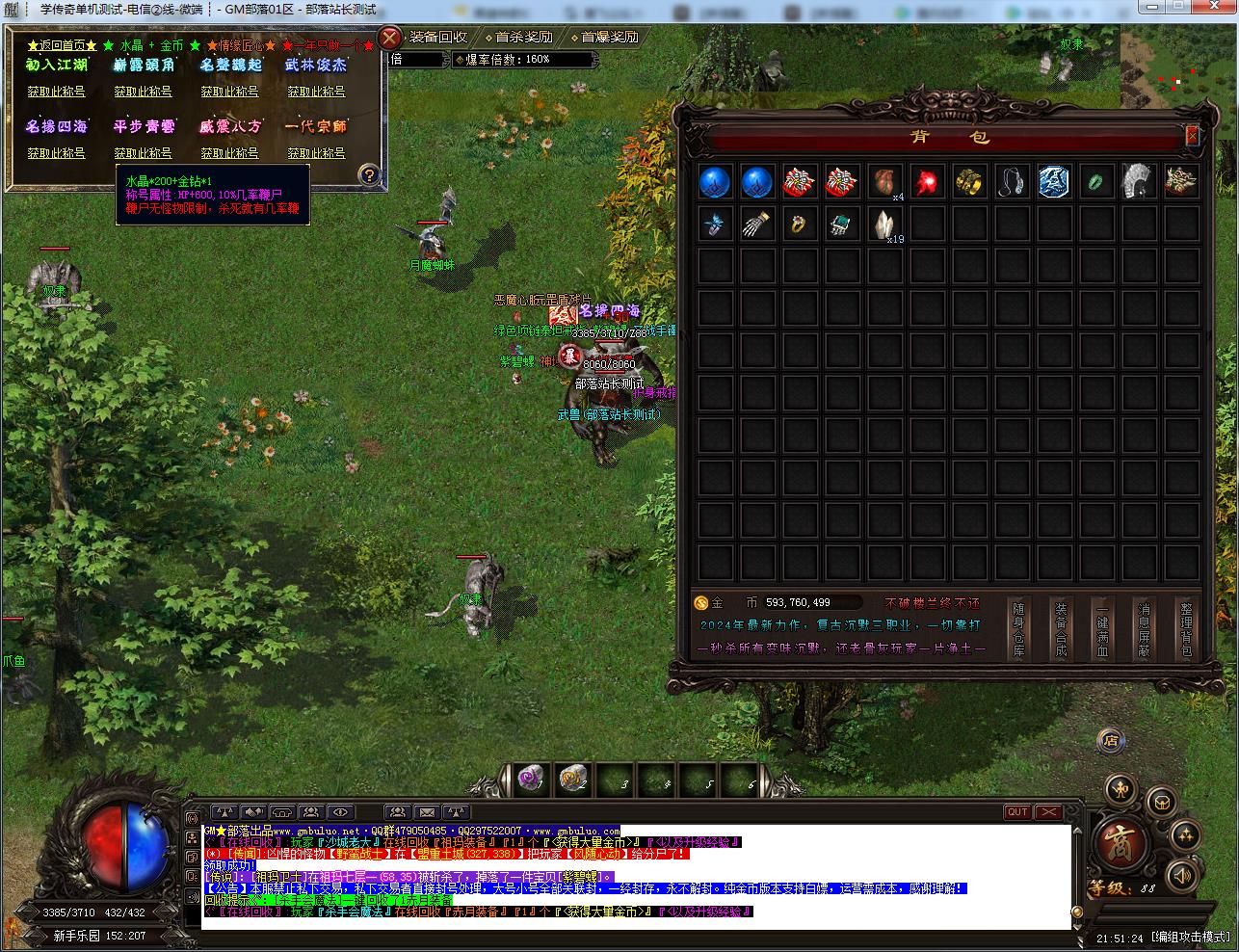The width and height of the screenshot is (1239, 952).
Task: Choose the green jade ring item
Action: [x=1096, y=181]
